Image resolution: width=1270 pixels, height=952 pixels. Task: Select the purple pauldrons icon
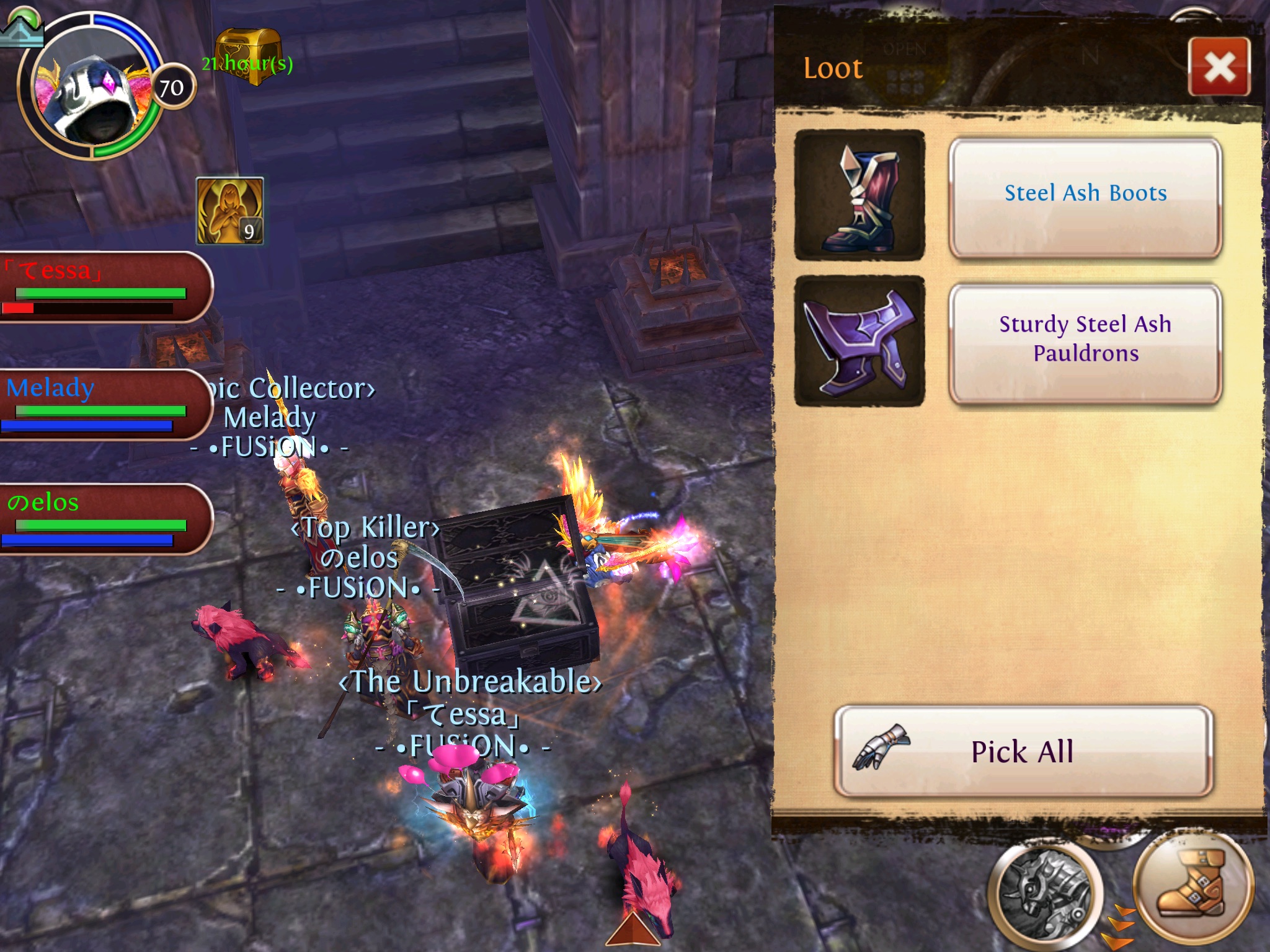pyautogui.click(x=859, y=341)
